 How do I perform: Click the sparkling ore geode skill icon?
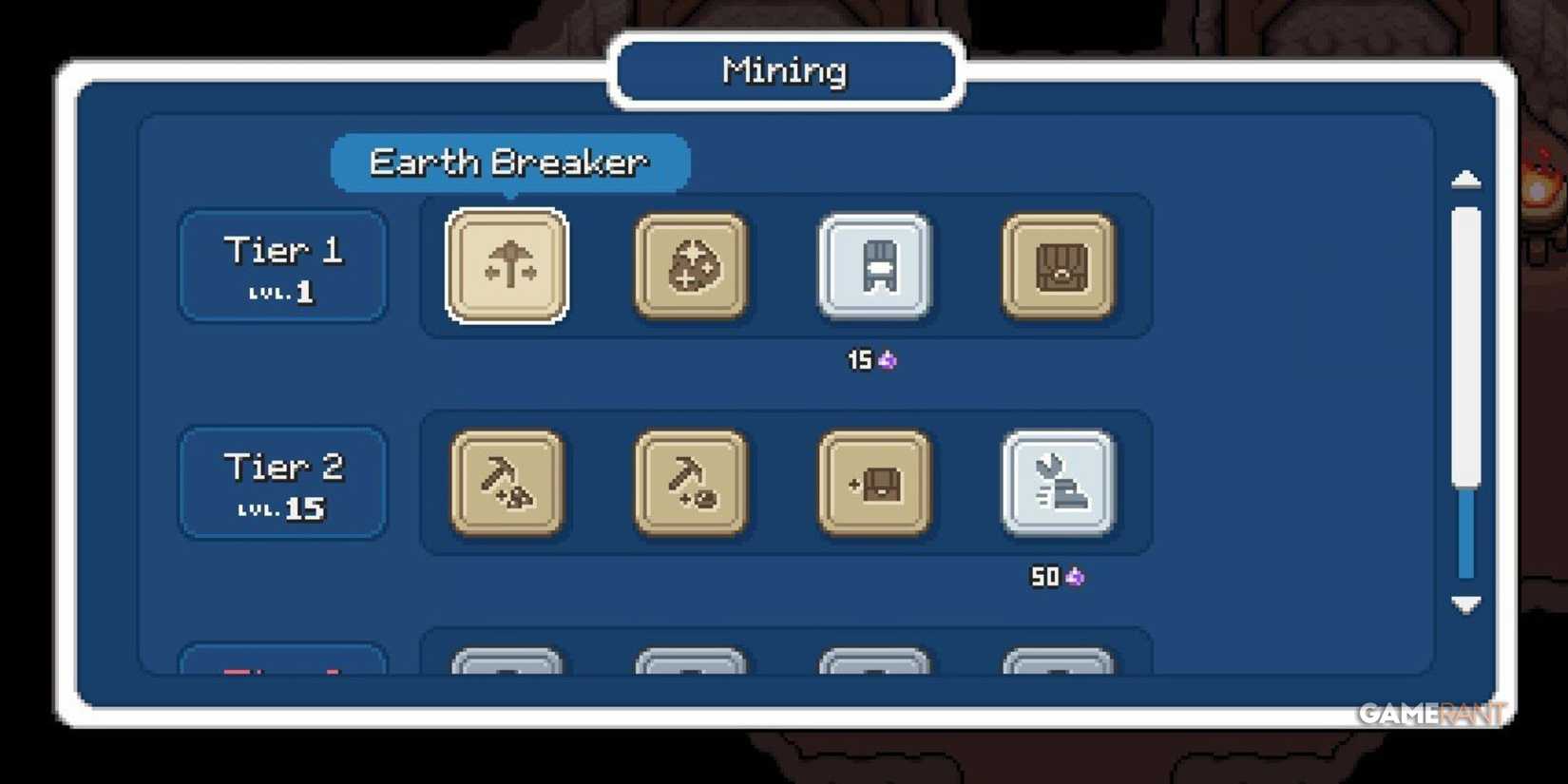[x=691, y=266]
